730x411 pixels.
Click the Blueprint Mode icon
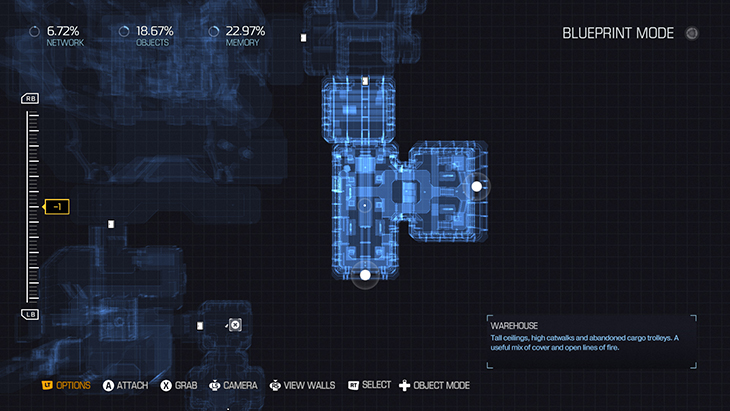(692, 33)
